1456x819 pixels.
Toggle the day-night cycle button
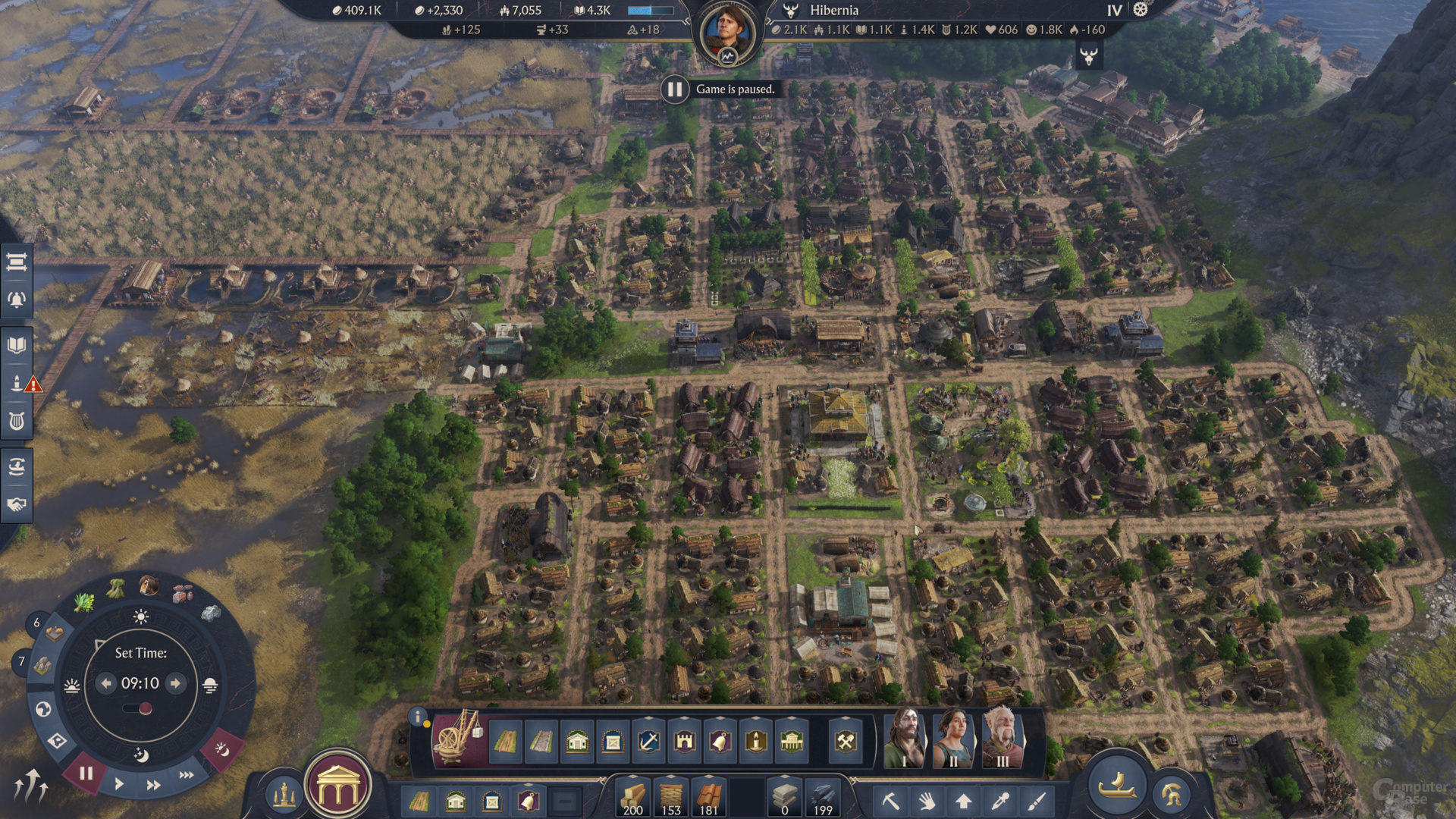[x=221, y=749]
